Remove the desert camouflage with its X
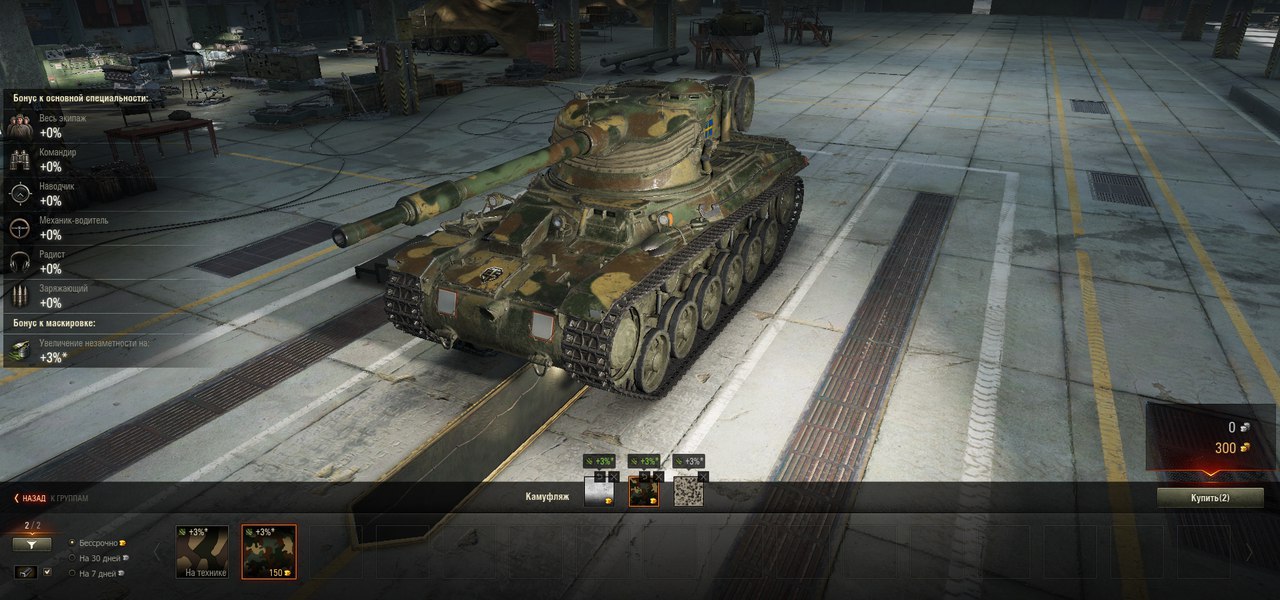 pyautogui.click(x=702, y=476)
